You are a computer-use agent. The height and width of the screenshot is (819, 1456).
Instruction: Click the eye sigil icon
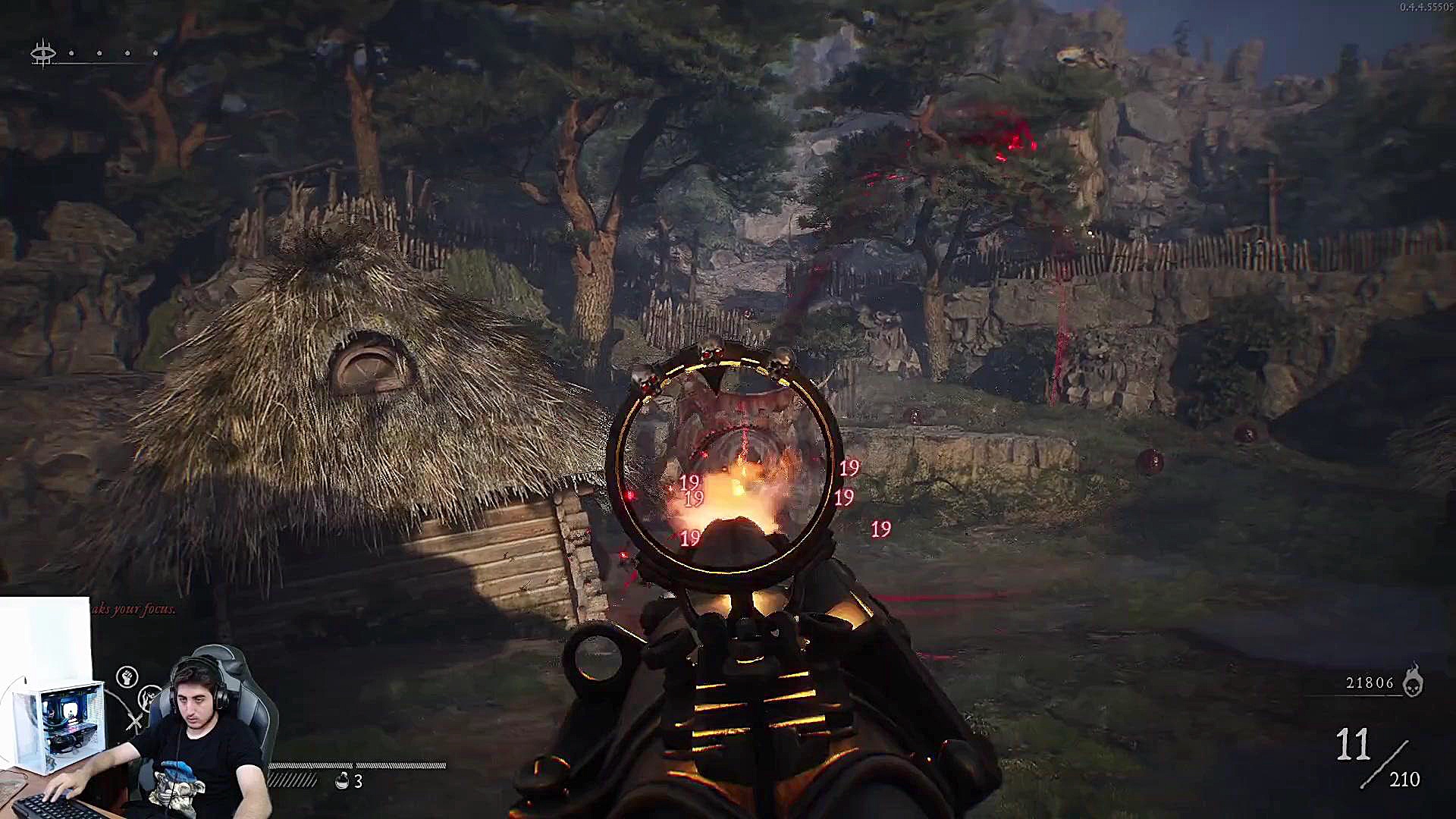point(43,54)
